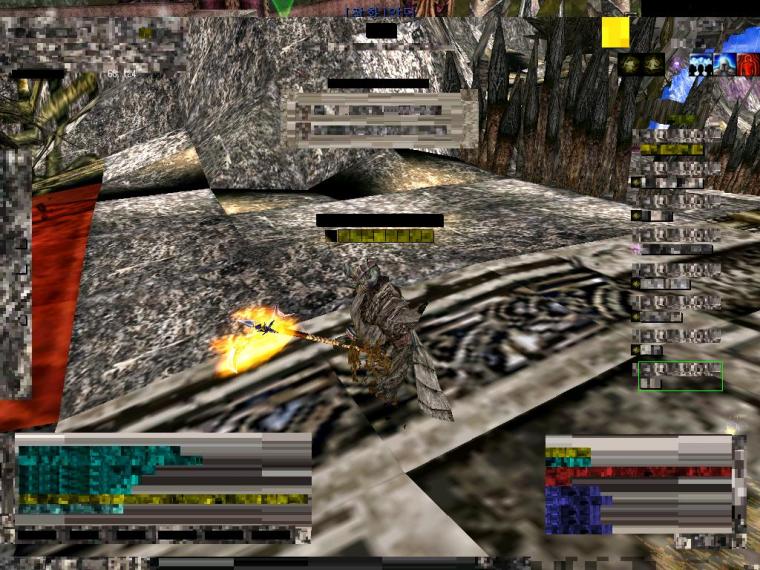Viewport: 760px width, 570px height.
Task: Click the red figure buff icon
Action: [748, 65]
